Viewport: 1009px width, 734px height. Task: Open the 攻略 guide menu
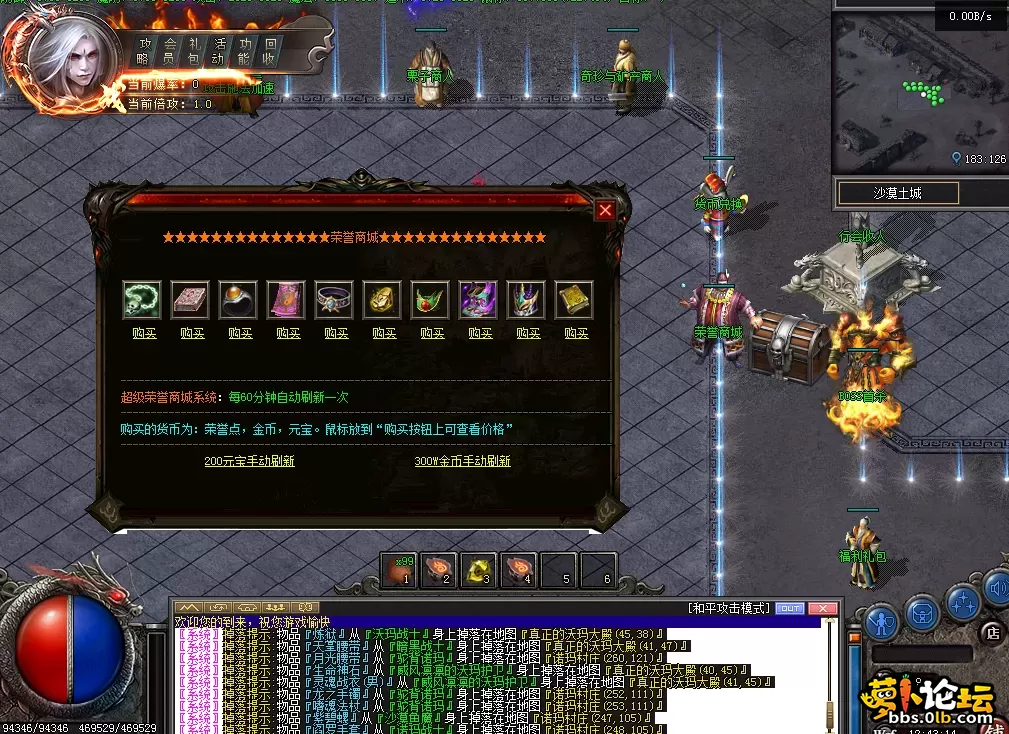tap(145, 50)
